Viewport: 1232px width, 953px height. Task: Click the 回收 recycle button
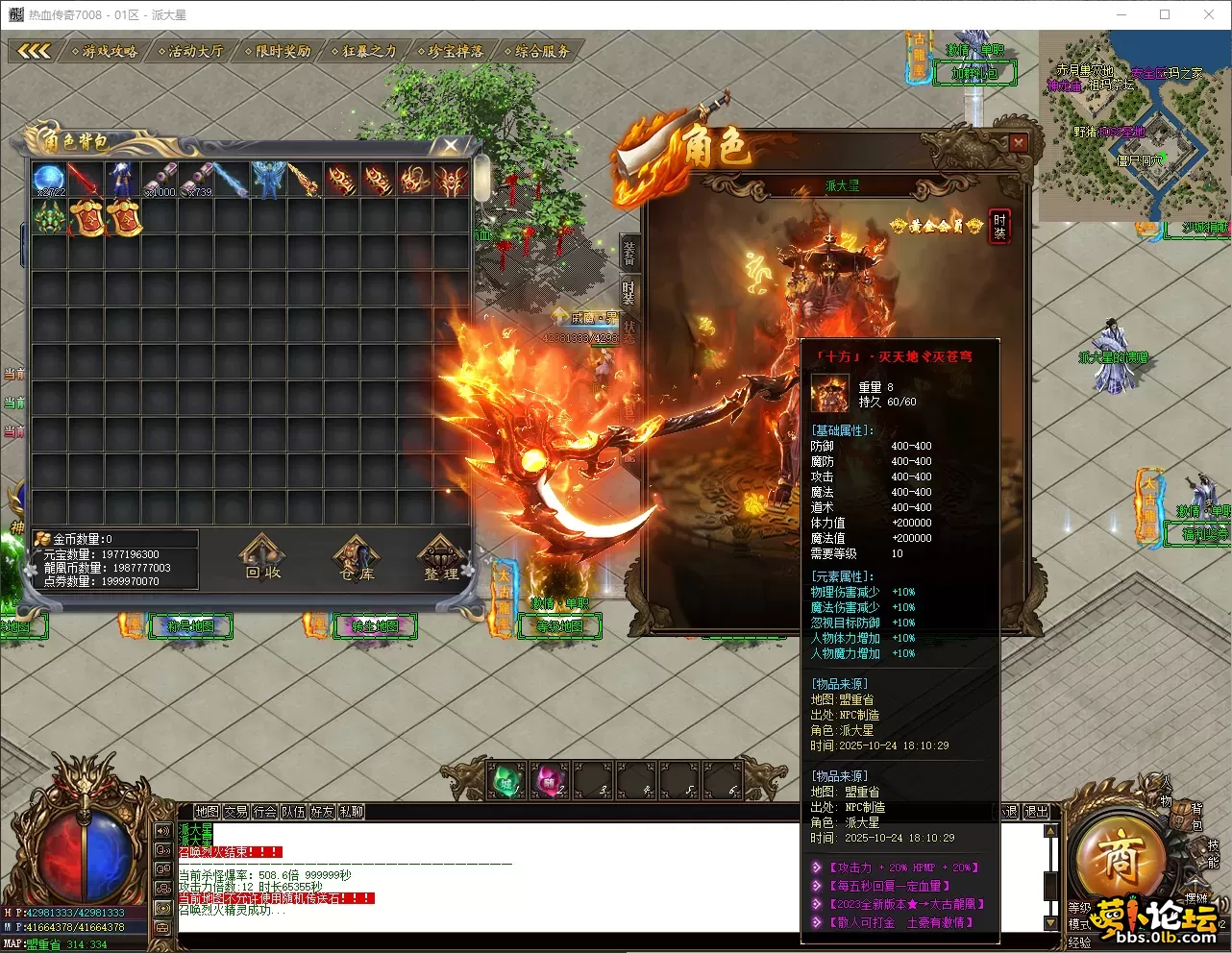[262, 558]
